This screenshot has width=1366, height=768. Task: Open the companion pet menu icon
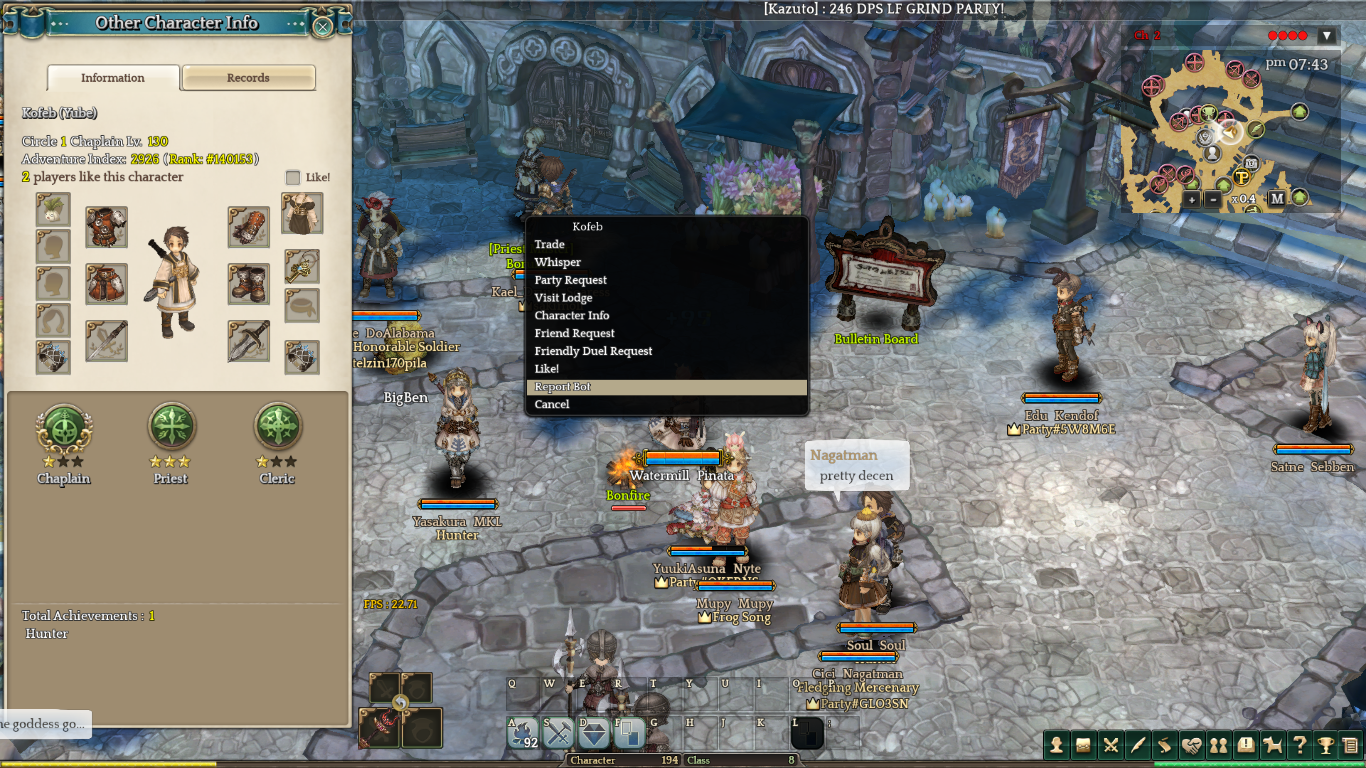click(1272, 745)
